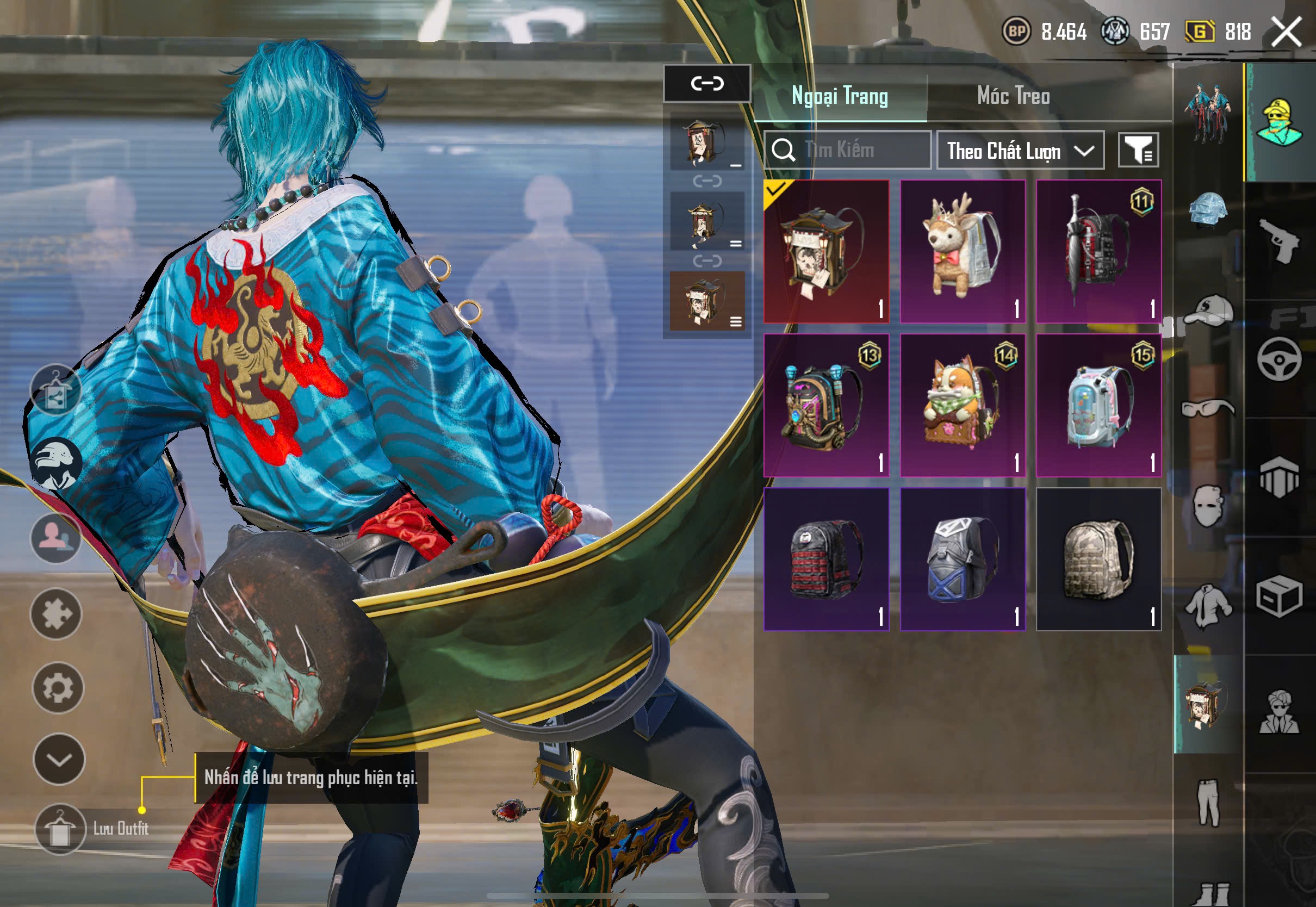
Task: Select the Ngoại Trang tab
Action: tap(839, 96)
